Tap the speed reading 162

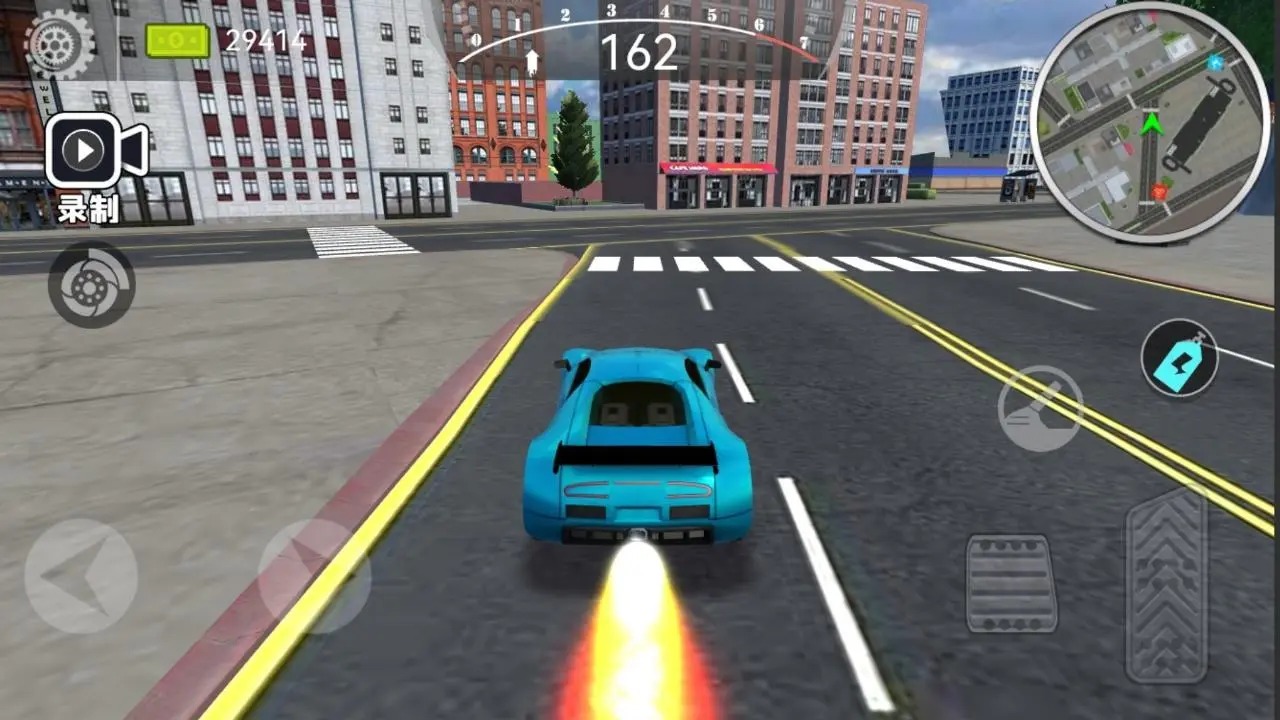tap(641, 50)
